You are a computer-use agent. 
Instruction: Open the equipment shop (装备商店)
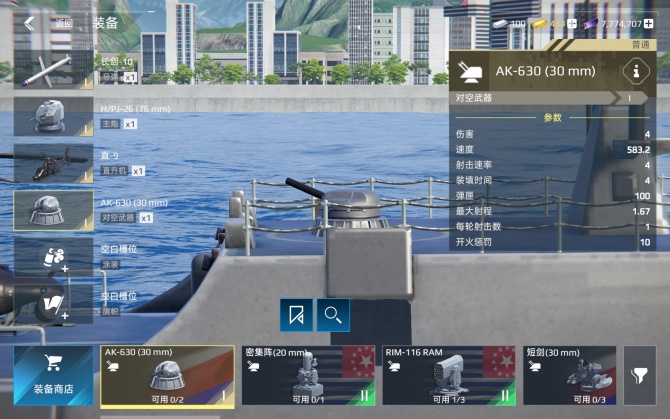pyautogui.click(x=53, y=375)
